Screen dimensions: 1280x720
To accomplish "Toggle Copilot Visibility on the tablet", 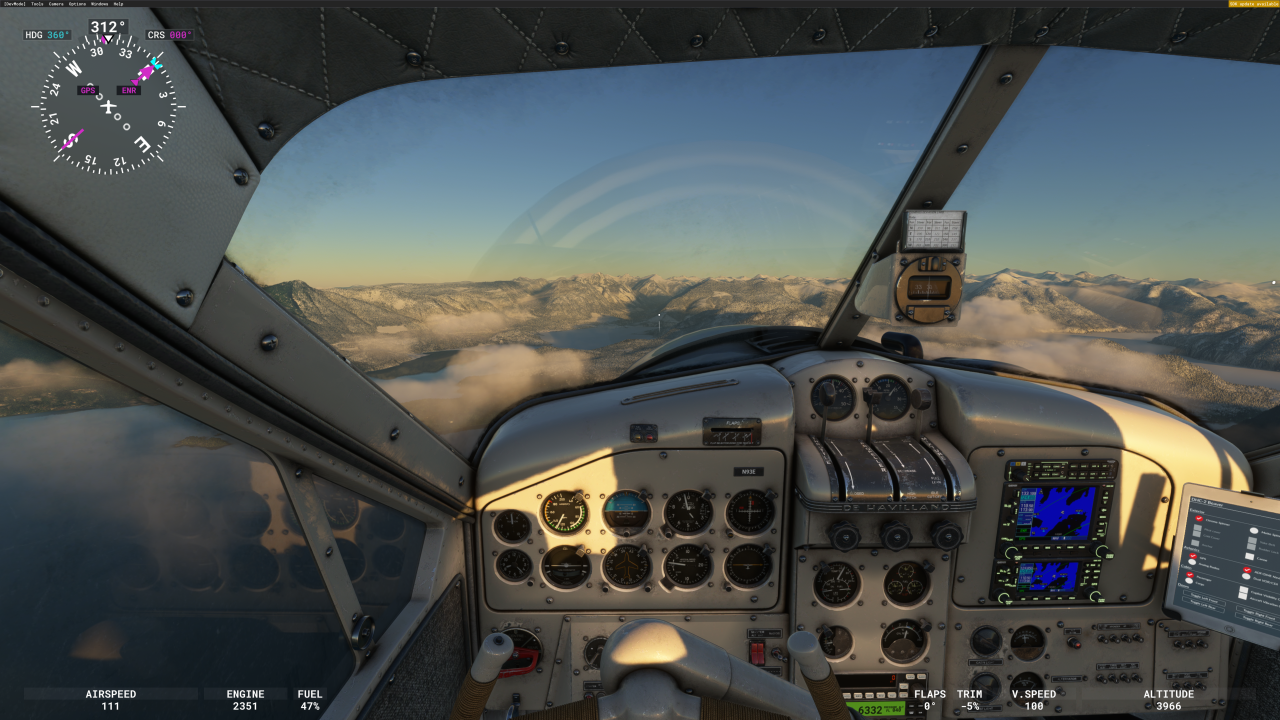I will [x=1245, y=591].
